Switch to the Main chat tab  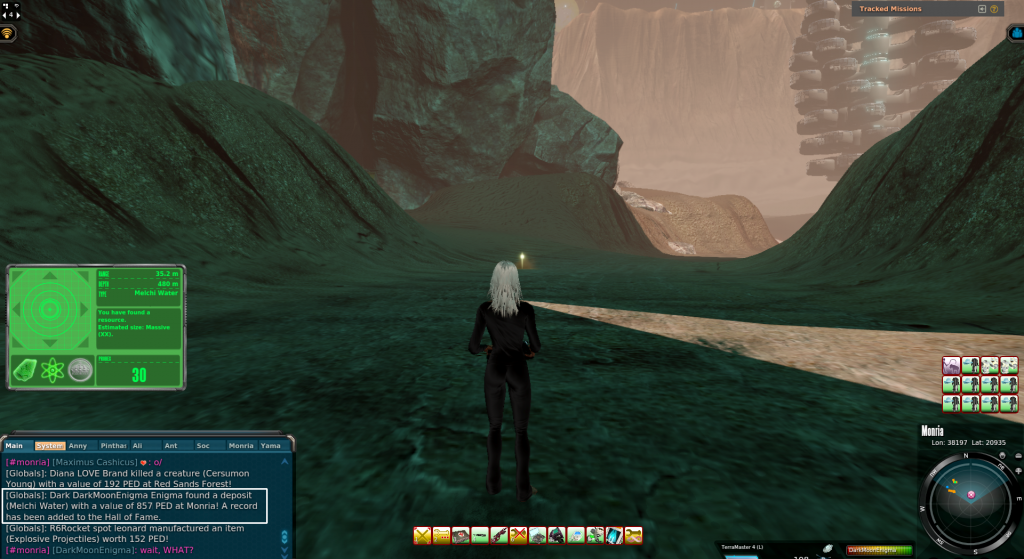[x=17, y=445]
